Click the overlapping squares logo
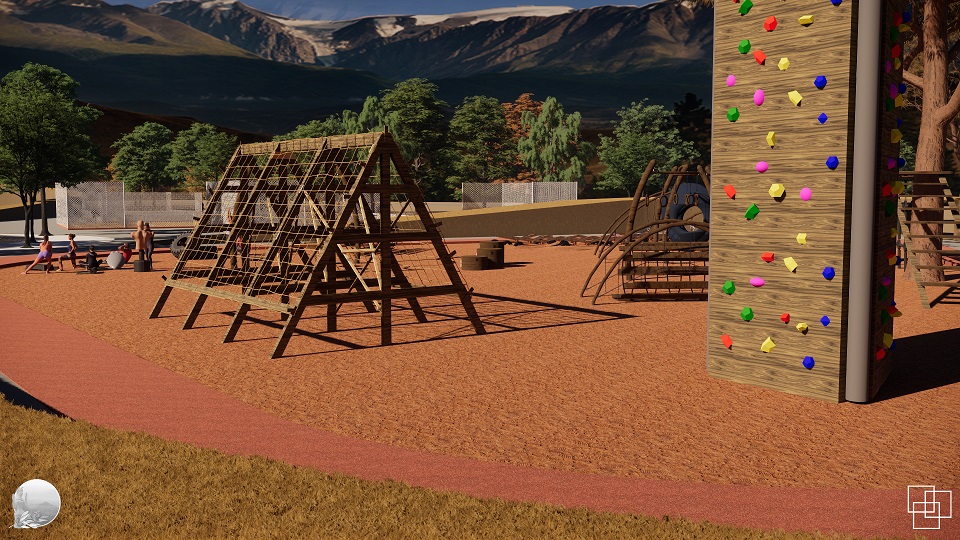 [x=929, y=506]
